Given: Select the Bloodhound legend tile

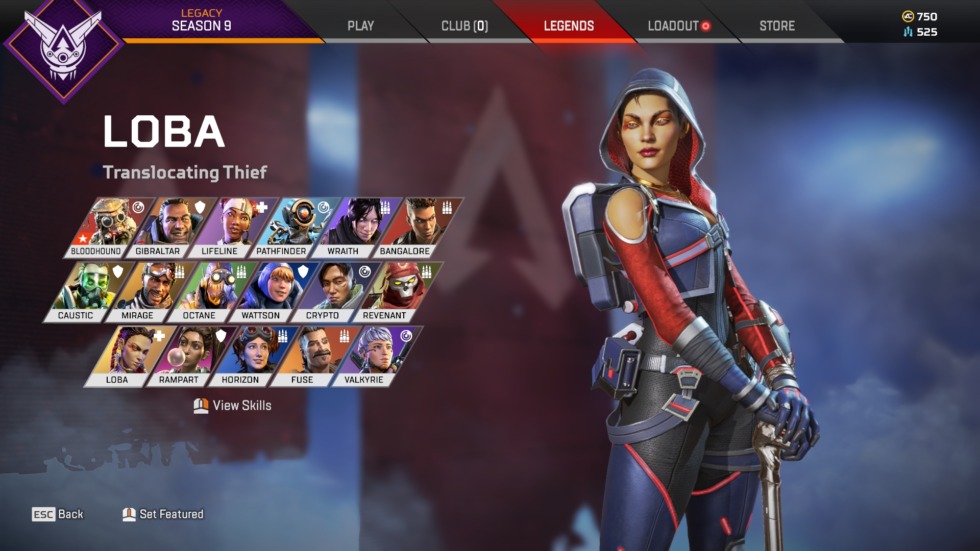Looking at the screenshot, I should click(x=107, y=226).
